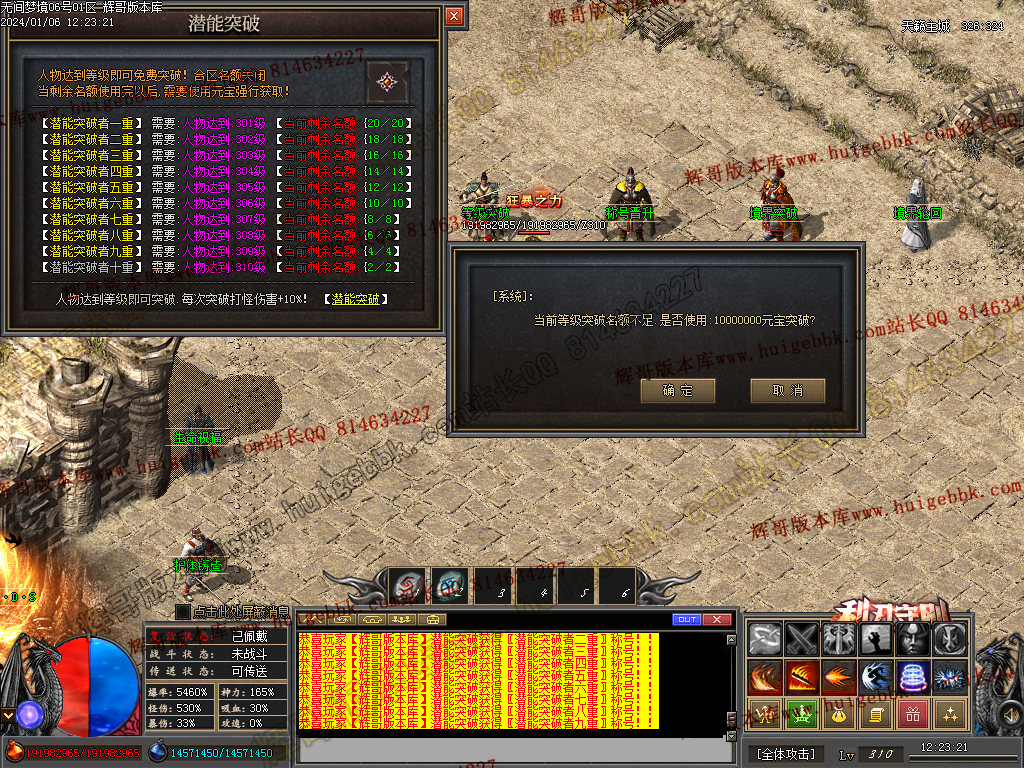The height and width of the screenshot is (768, 1024).
Task: Confirm the 元宝 breakthrough with 确定
Action: (x=678, y=390)
